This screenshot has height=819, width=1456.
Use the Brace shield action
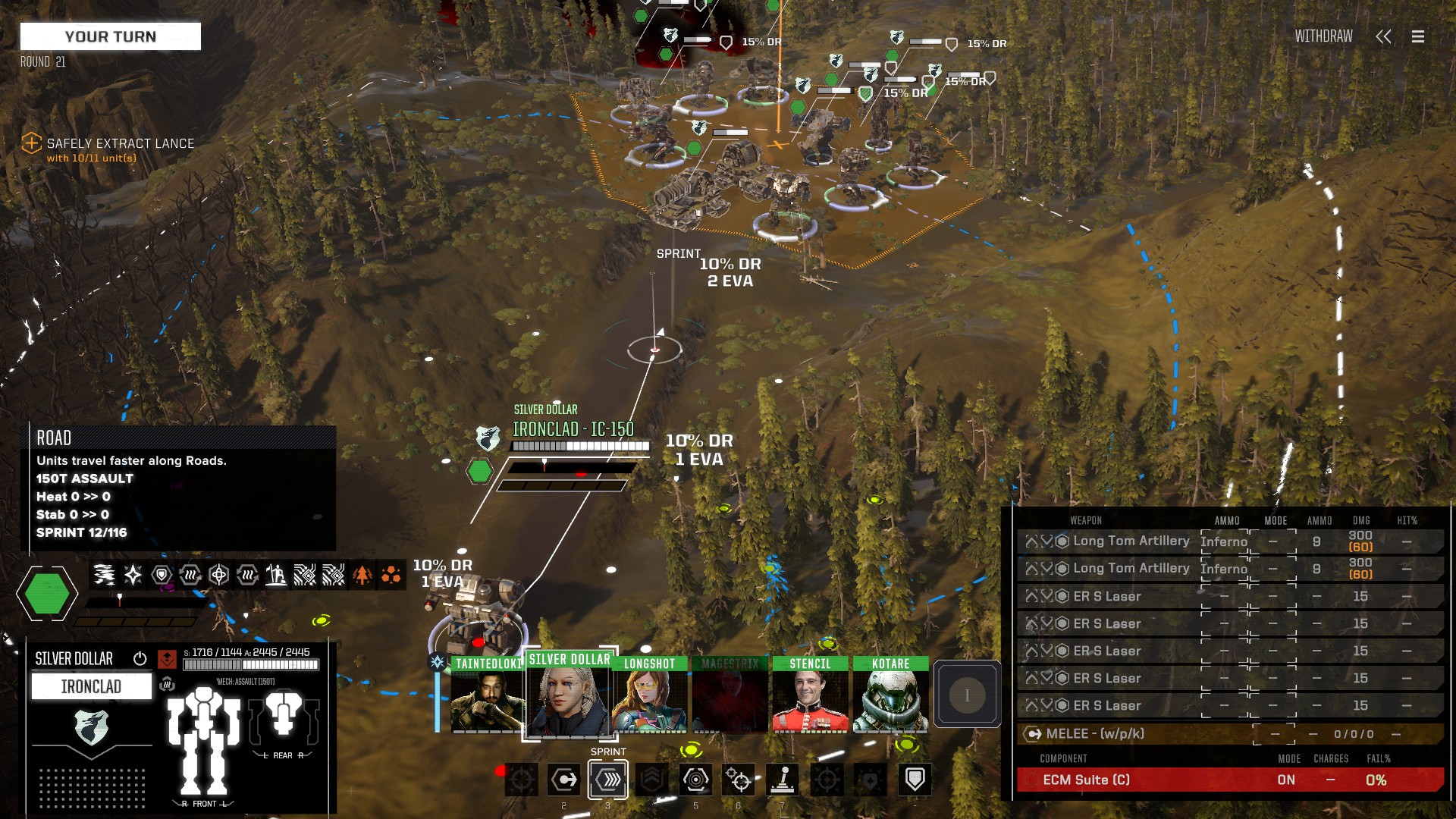915,780
